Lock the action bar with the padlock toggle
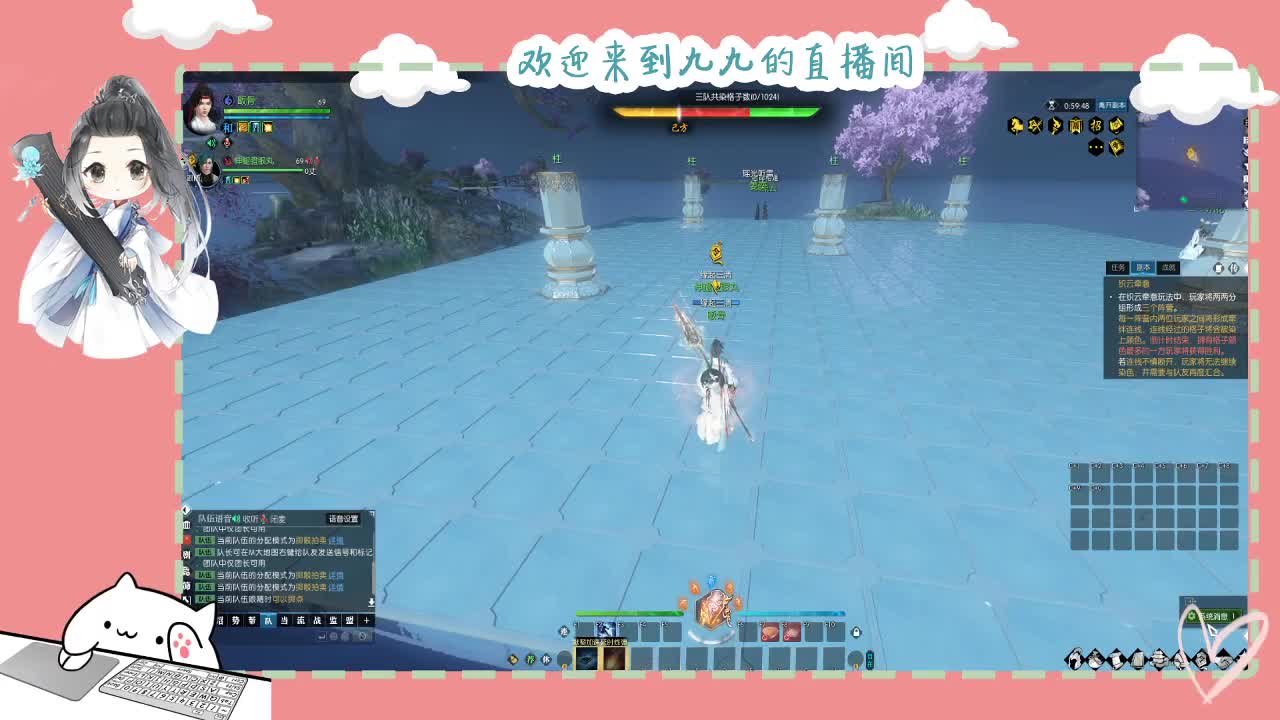The image size is (1280, 720). click(857, 632)
